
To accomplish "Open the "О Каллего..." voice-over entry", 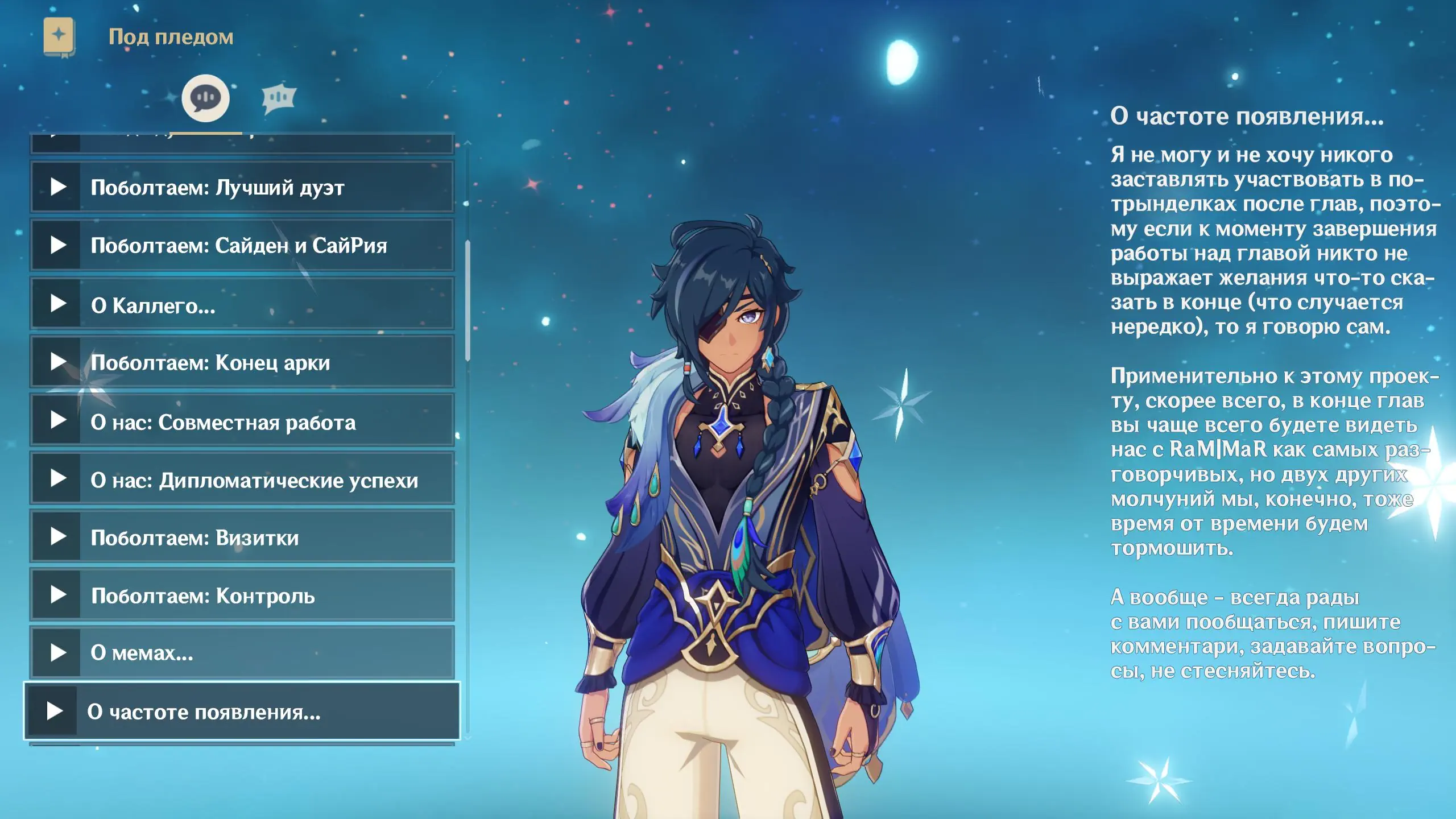I will 242,304.
